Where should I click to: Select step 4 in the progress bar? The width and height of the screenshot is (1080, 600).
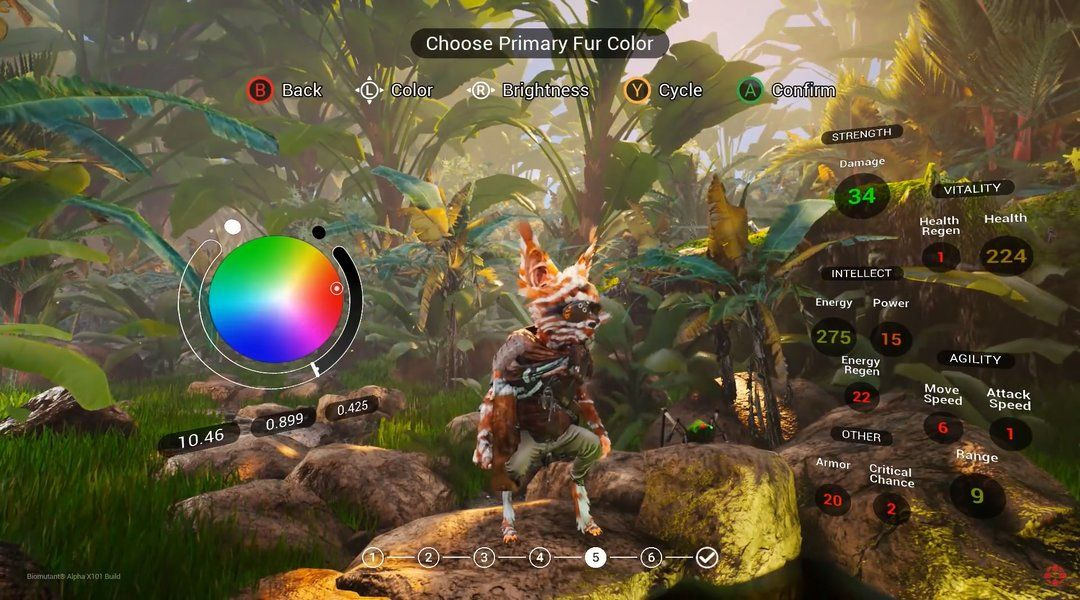click(x=540, y=557)
